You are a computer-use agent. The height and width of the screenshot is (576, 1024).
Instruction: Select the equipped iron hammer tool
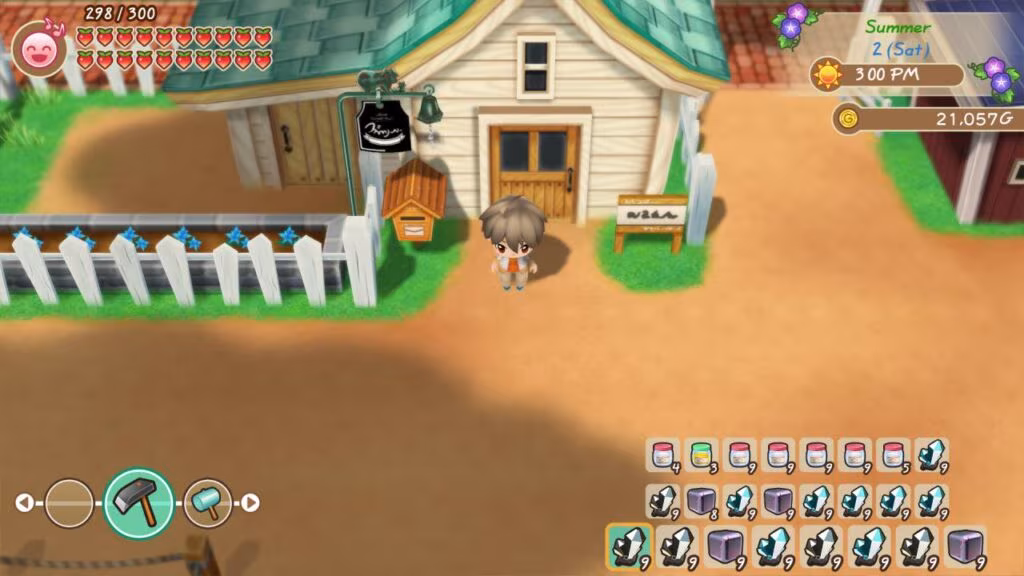(x=138, y=502)
